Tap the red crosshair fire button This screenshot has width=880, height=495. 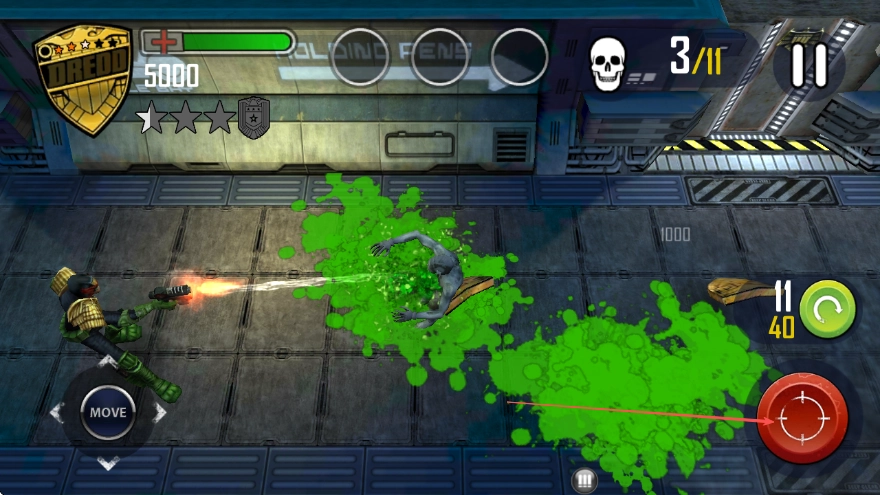pyautogui.click(x=802, y=419)
